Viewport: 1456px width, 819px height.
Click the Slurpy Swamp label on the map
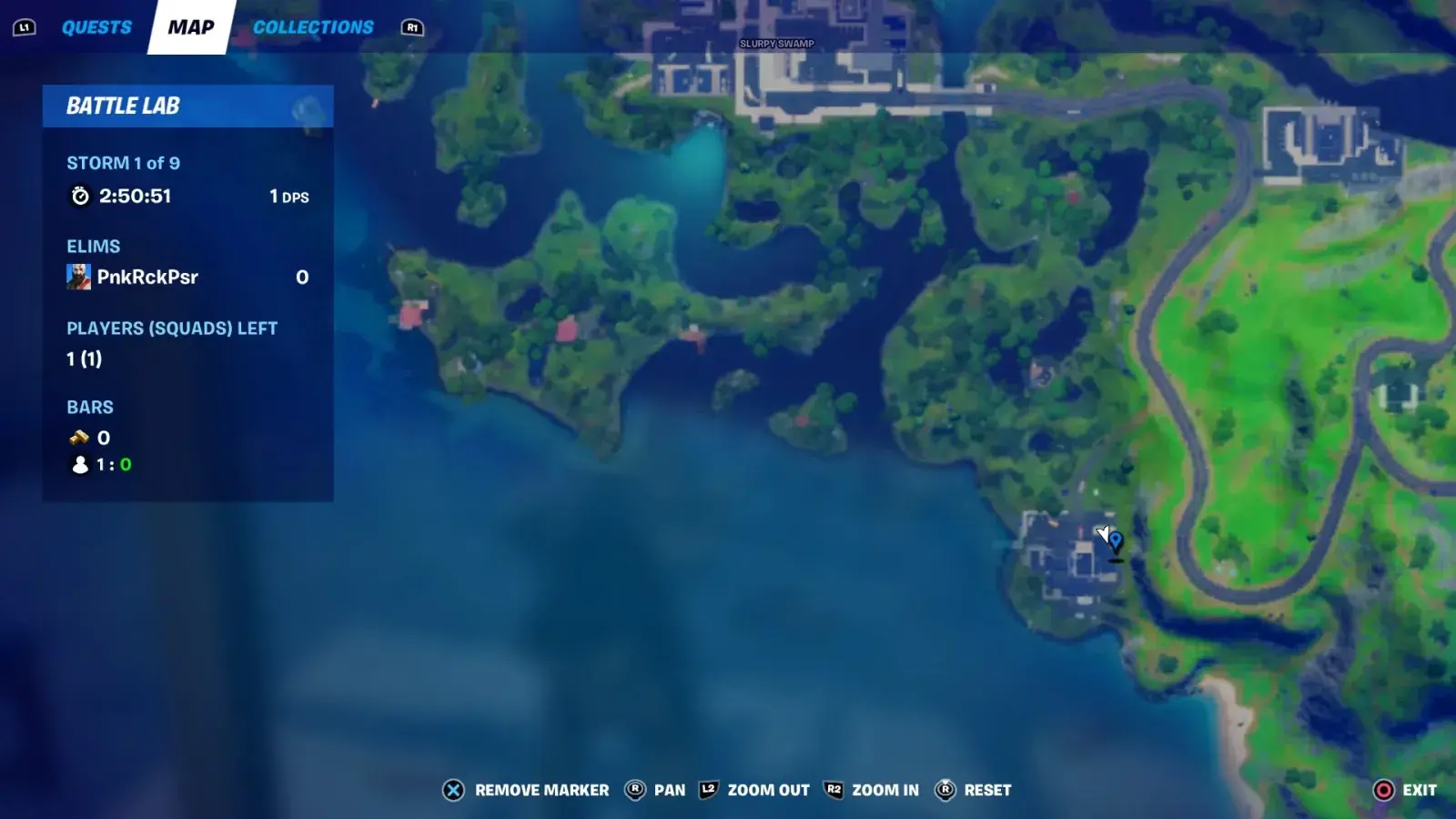(x=775, y=42)
